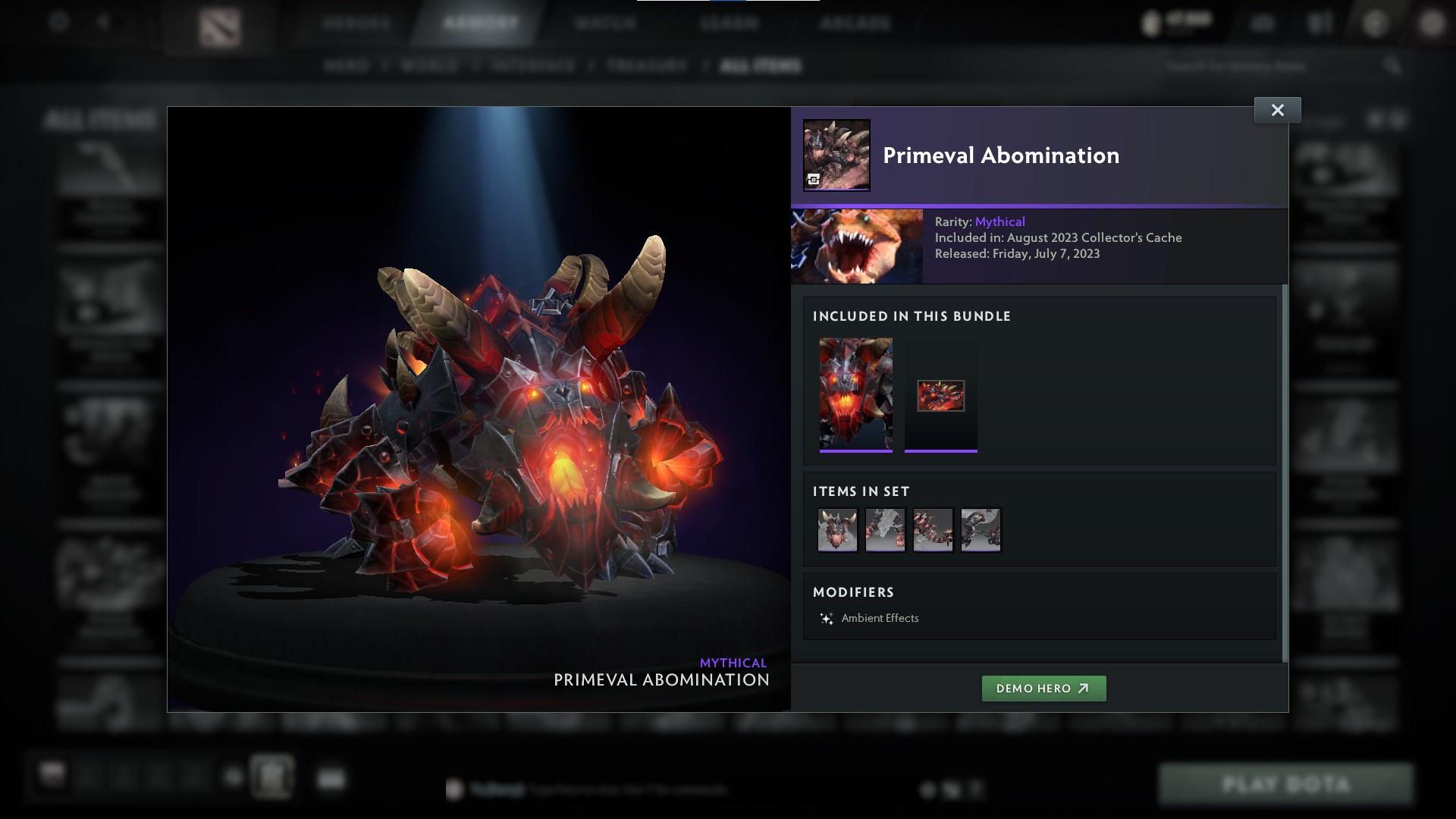Switch to the Treasury tab
This screenshot has height=819, width=1456.
click(x=645, y=66)
